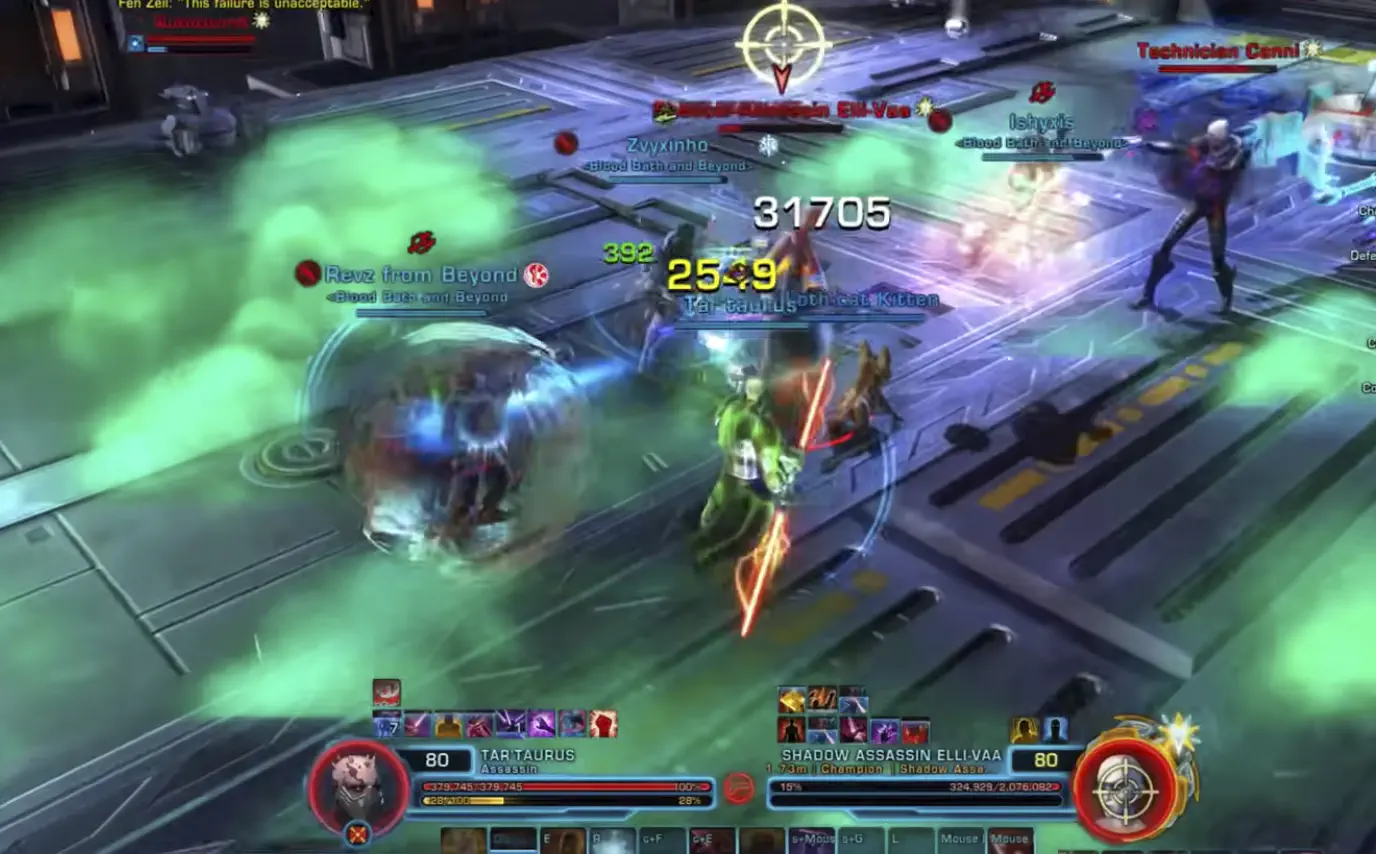Click the yellow target reticle above Elli-Vaa
The image size is (1376, 854).
pos(783,42)
